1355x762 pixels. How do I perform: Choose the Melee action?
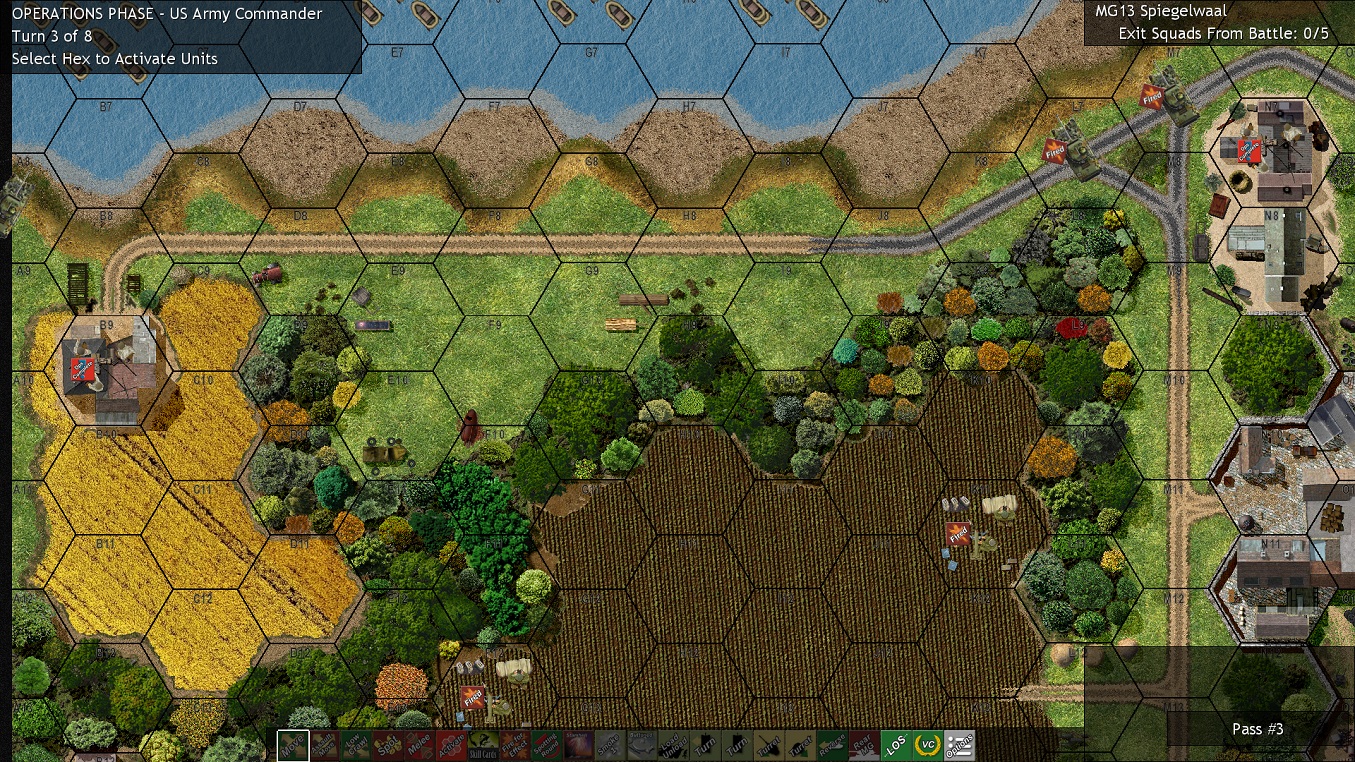(418, 746)
